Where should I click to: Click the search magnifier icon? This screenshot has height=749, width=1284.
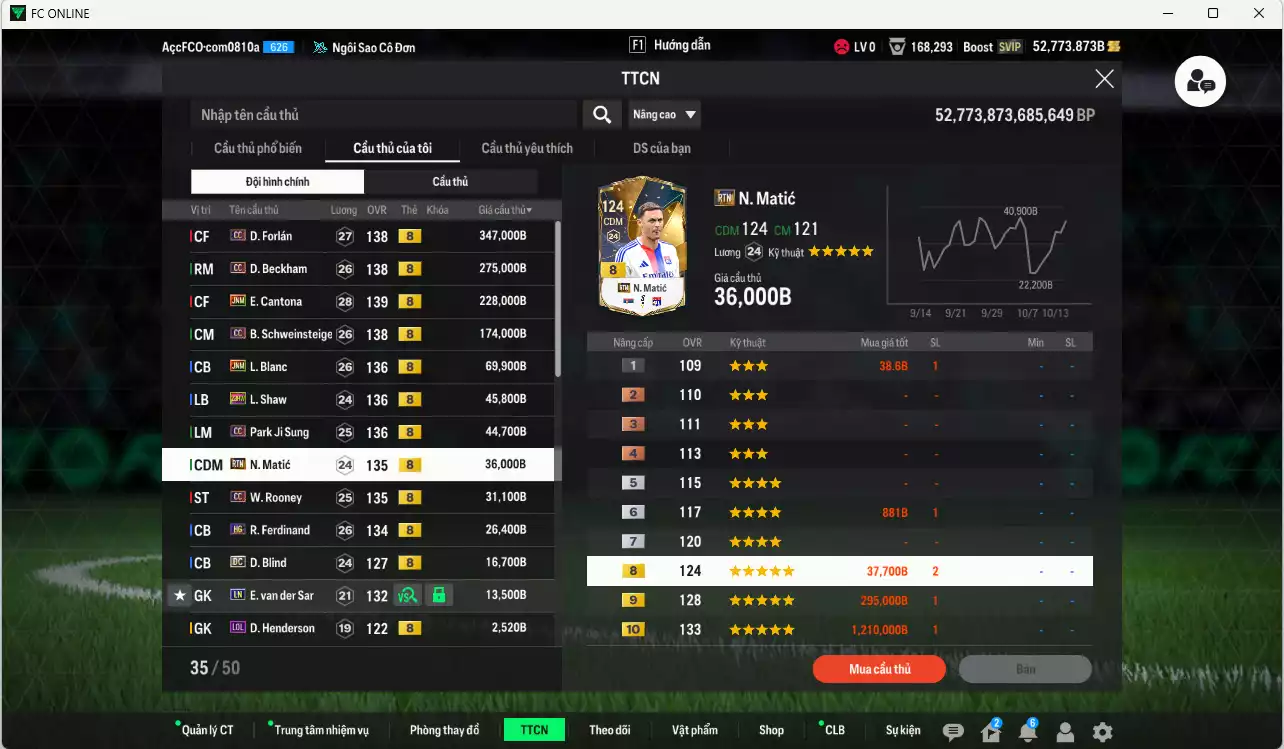point(602,114)
